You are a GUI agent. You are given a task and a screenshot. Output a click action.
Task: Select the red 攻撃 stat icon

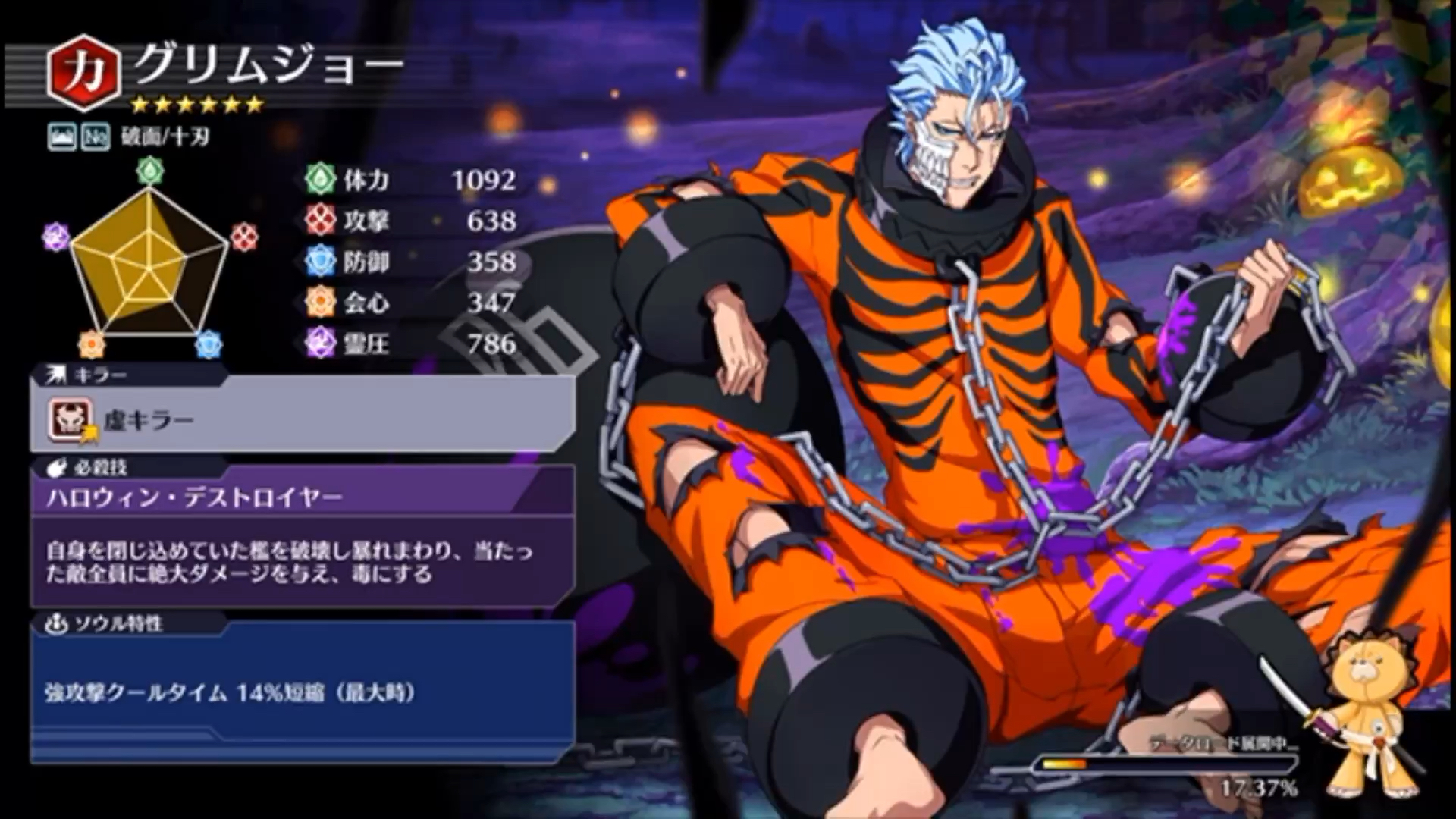319,220
